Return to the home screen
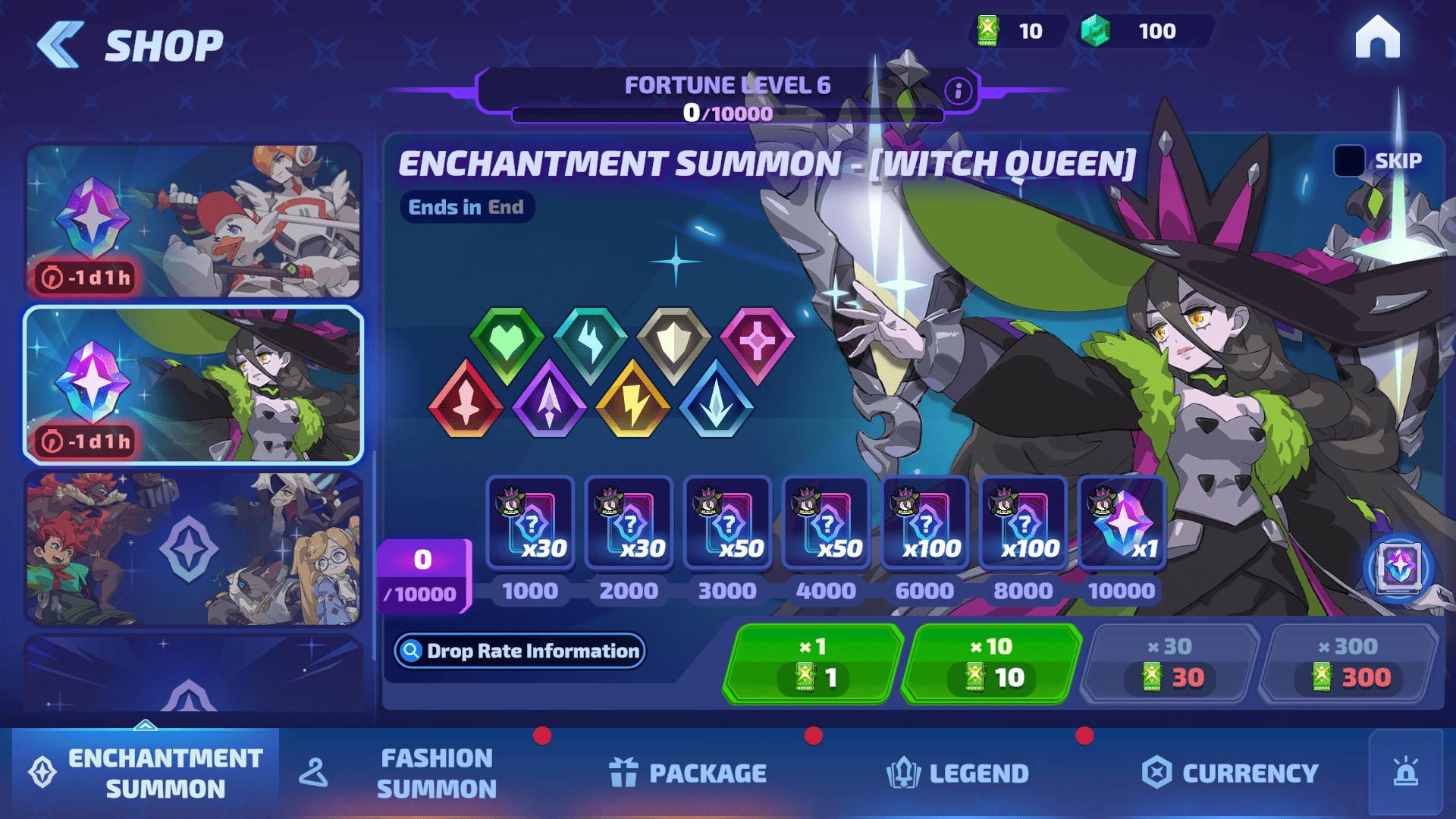 click(1377, 37)
